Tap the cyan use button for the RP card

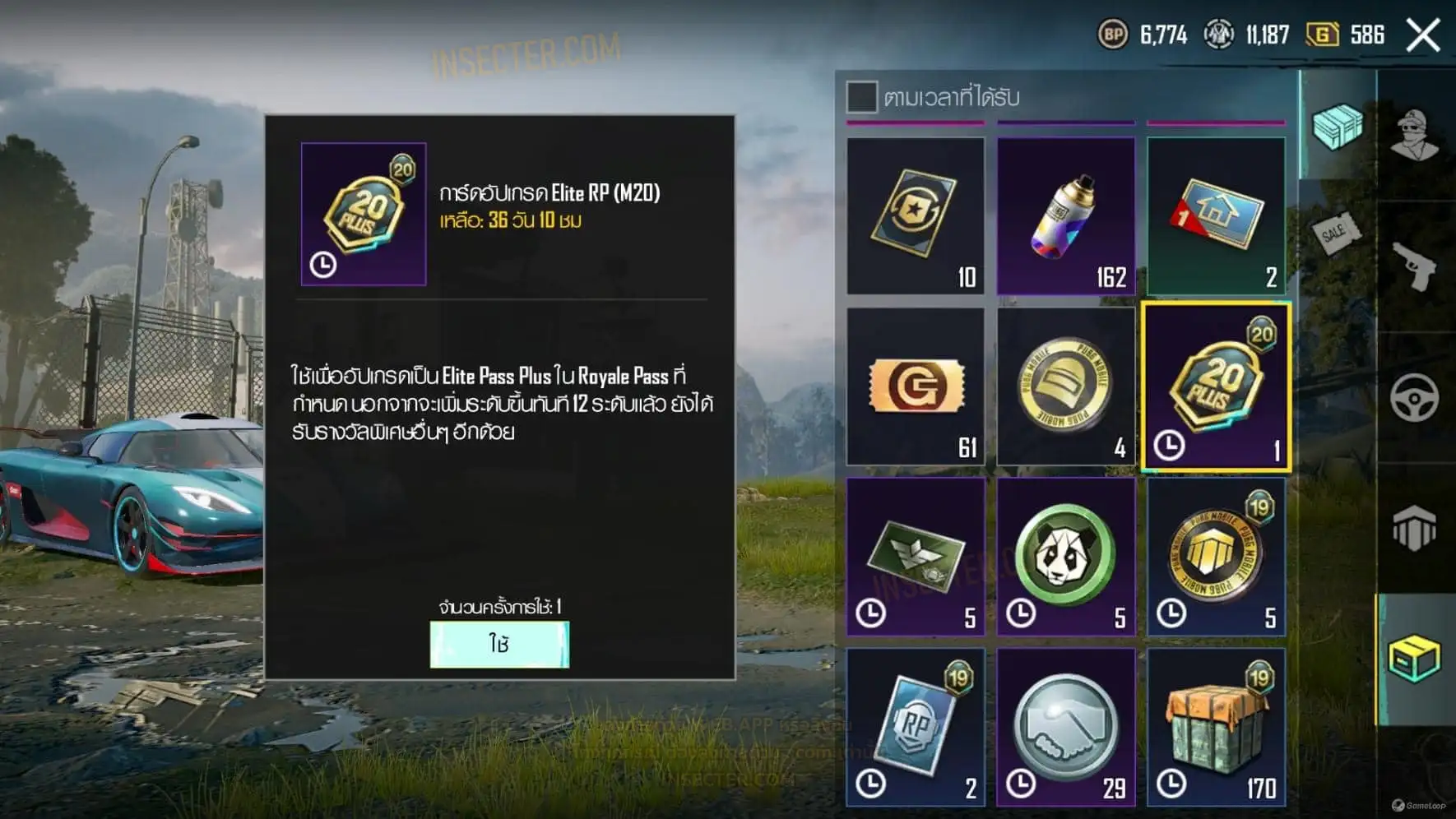tap(499, 644)
